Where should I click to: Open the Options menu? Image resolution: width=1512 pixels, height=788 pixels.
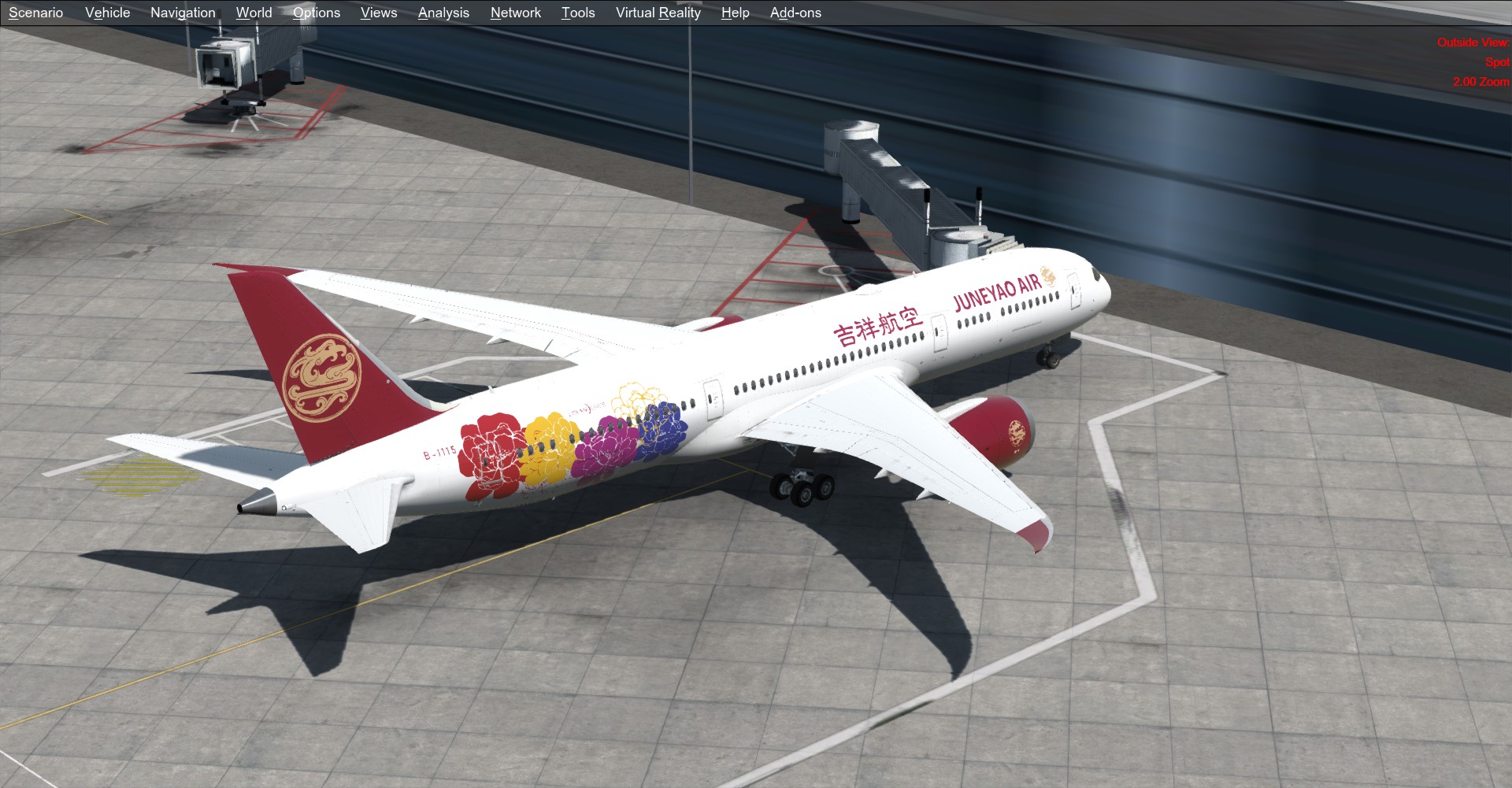[x=316, y=13]
